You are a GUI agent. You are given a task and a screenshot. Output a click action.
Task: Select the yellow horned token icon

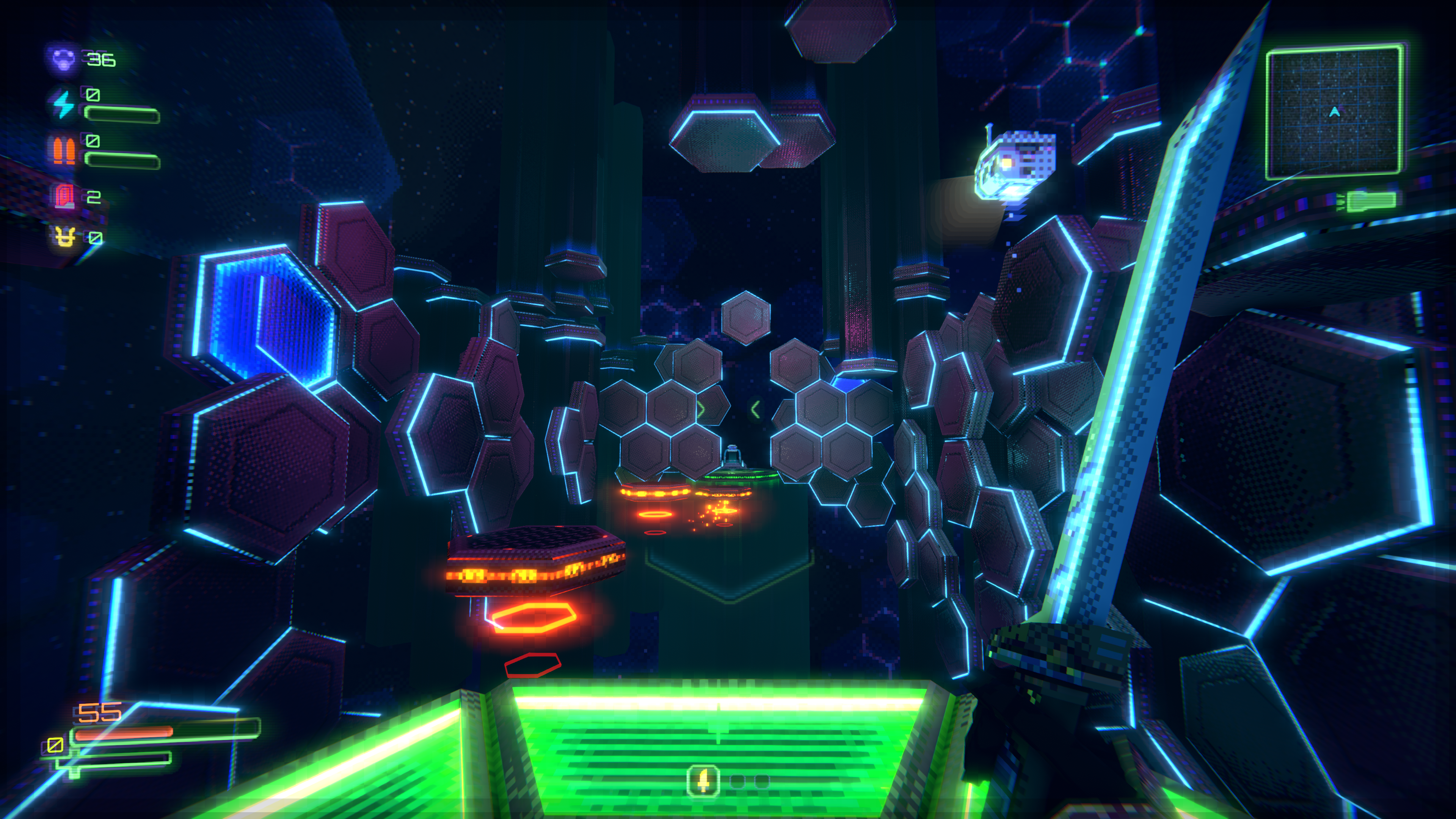64,237
